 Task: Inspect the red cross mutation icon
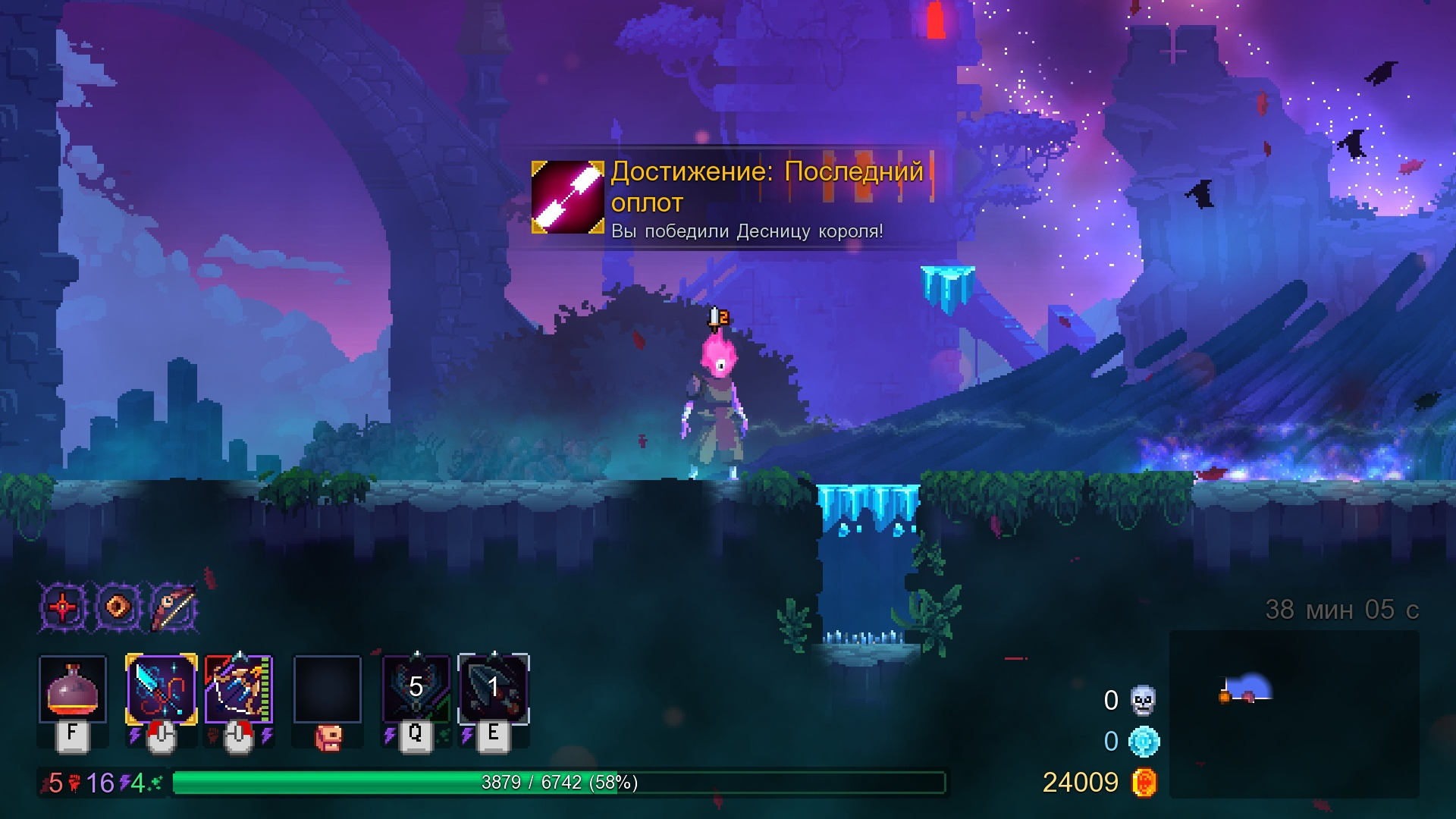point(63,607)
